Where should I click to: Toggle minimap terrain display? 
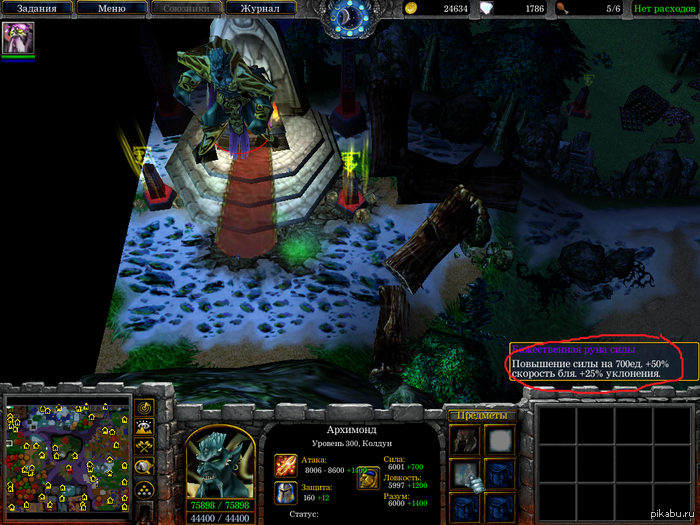pos(145,427)
